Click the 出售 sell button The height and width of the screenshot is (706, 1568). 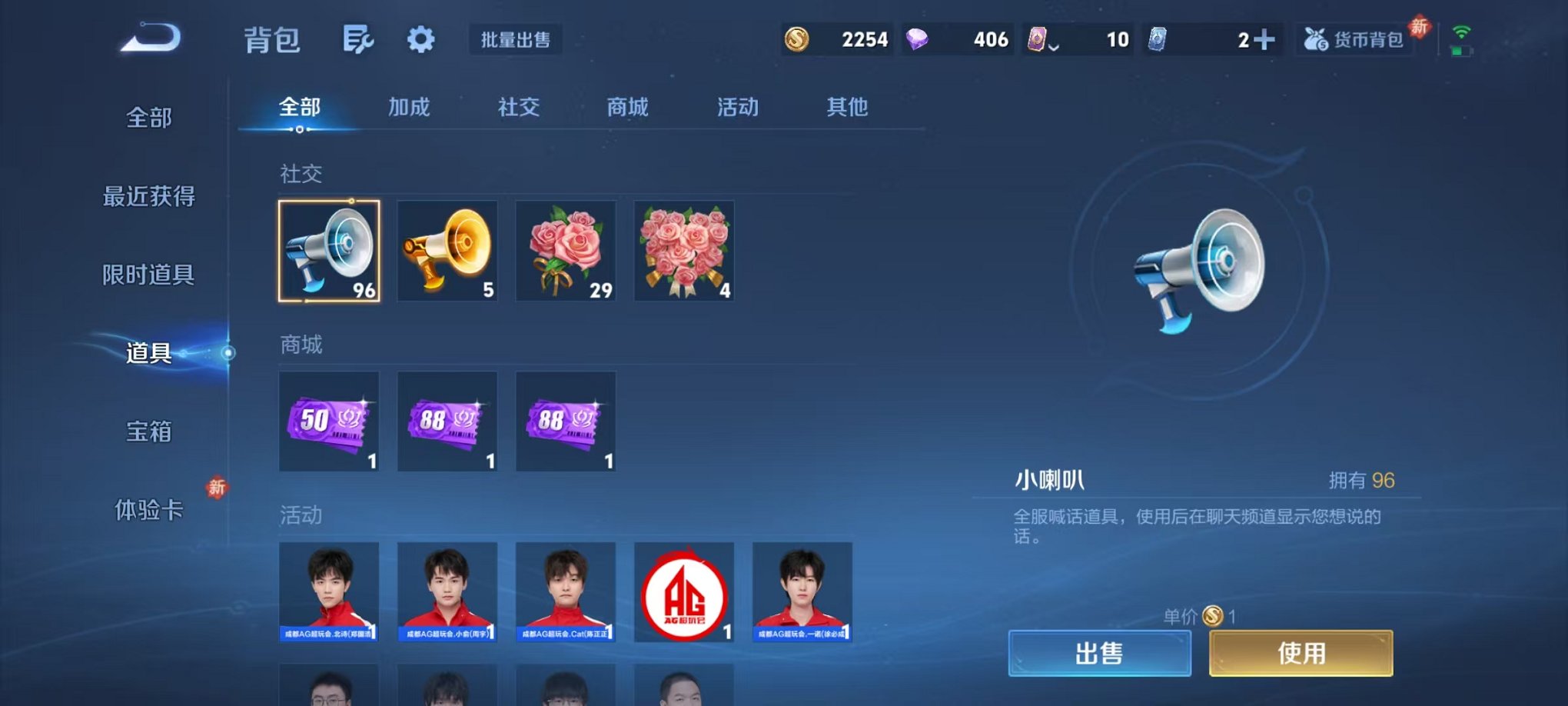point(1101,651)
